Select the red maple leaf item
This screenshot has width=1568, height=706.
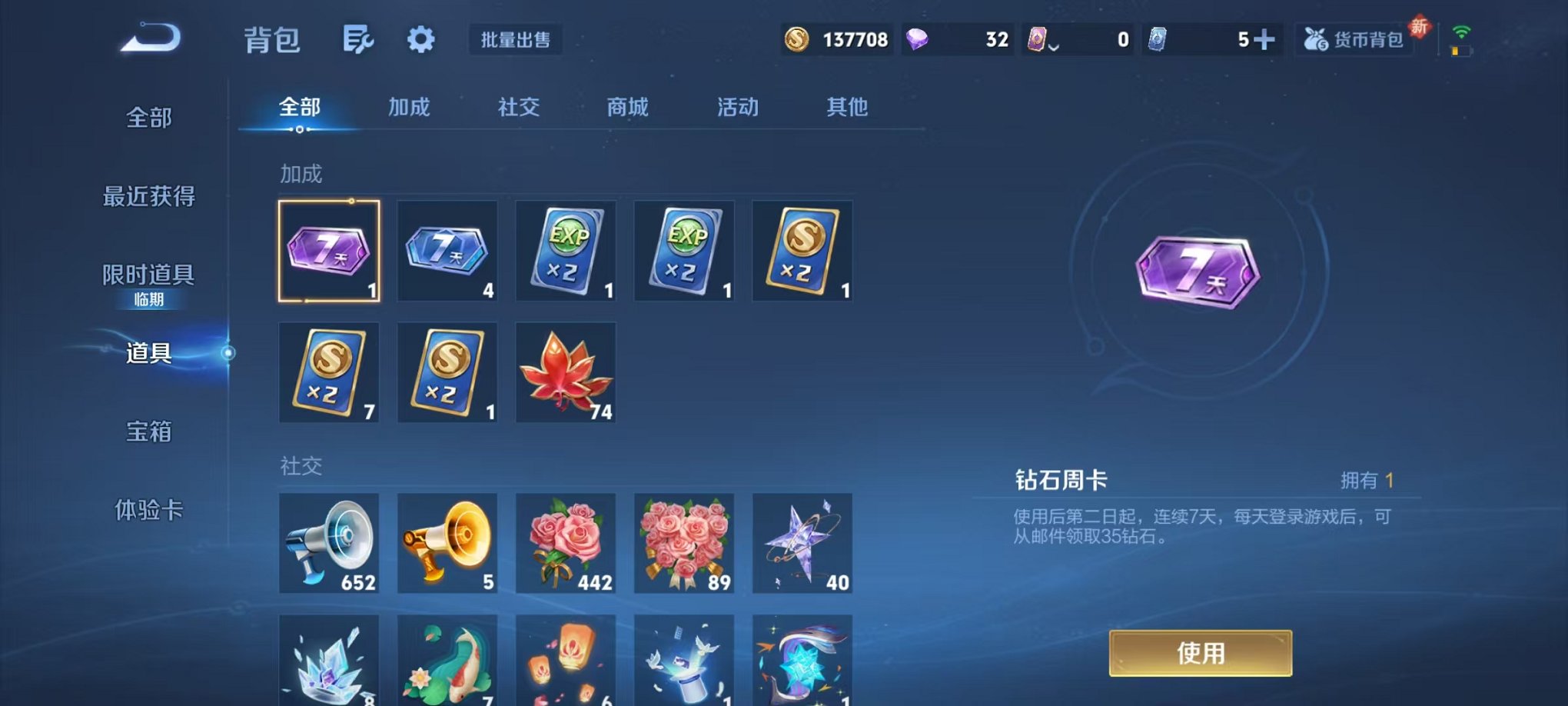[x=565, y=372]
